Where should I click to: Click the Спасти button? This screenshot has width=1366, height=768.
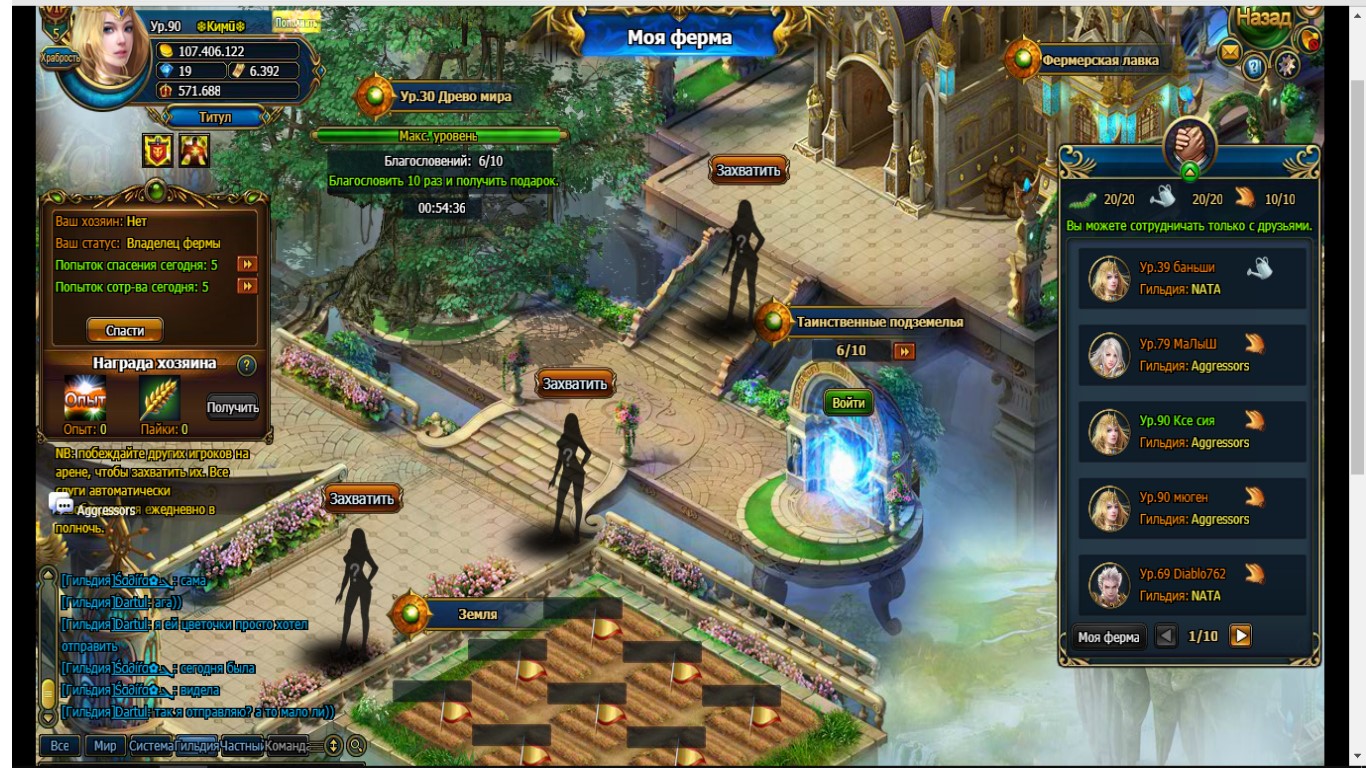pos(125,330)
